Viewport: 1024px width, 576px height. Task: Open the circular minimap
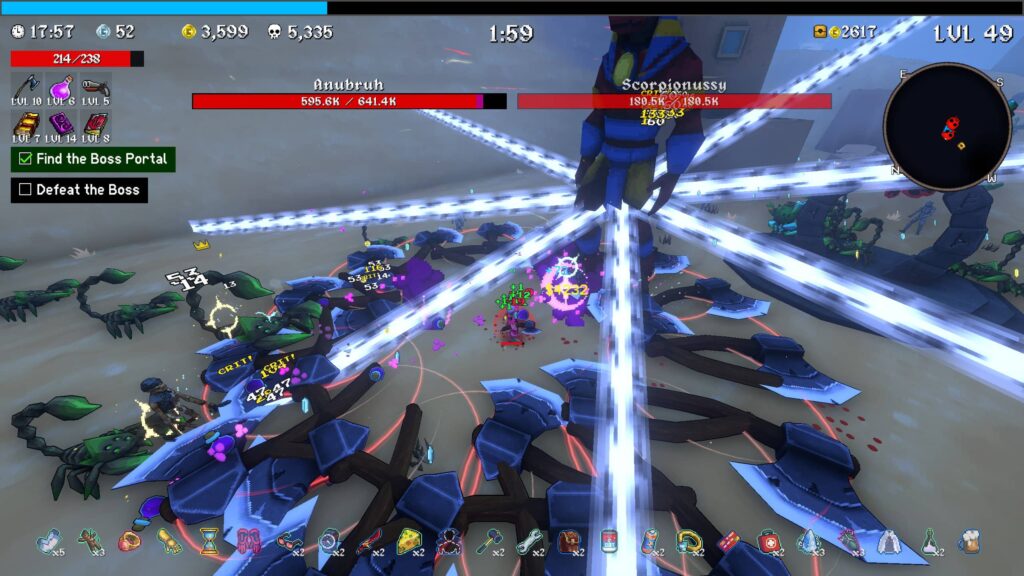coord(947,126)
